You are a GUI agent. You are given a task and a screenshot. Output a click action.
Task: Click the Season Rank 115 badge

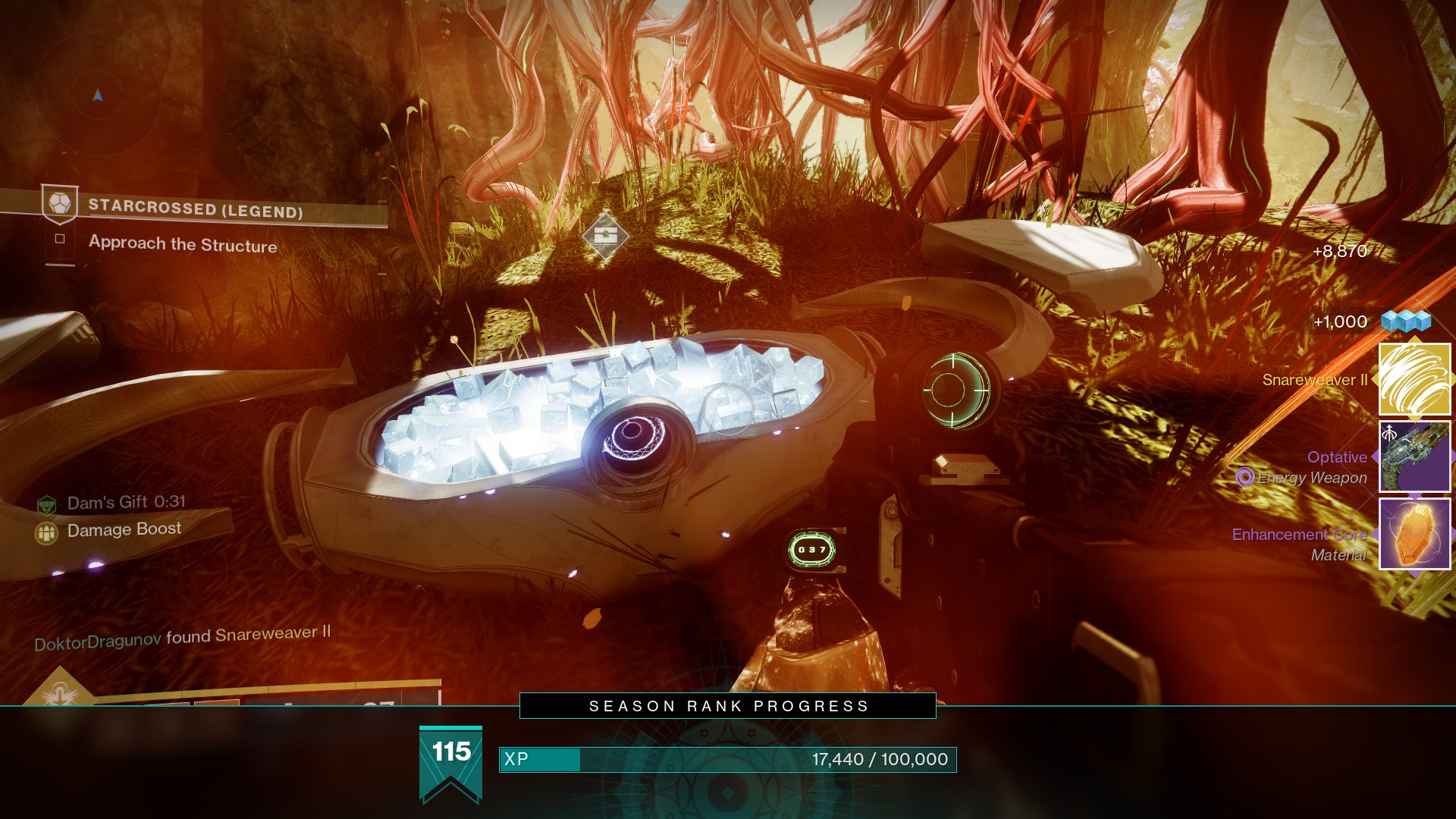(451, 762)
